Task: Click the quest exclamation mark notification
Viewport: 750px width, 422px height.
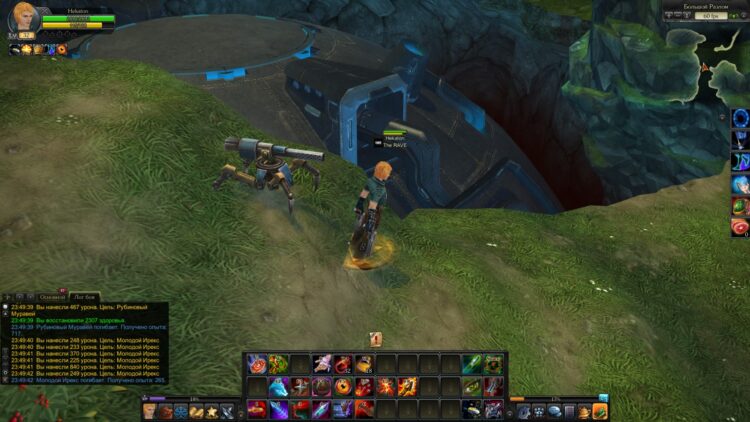Action: click(x=375, y=339)
